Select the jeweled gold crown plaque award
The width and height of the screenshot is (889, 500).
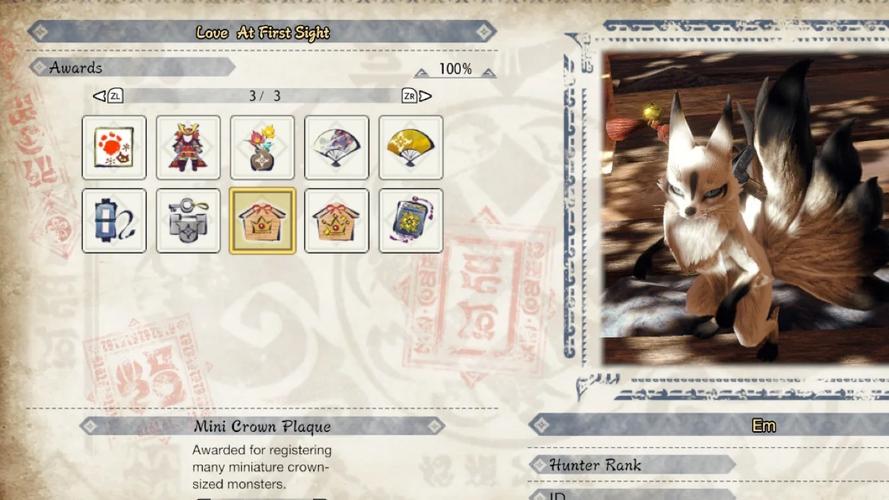point(336,221)
